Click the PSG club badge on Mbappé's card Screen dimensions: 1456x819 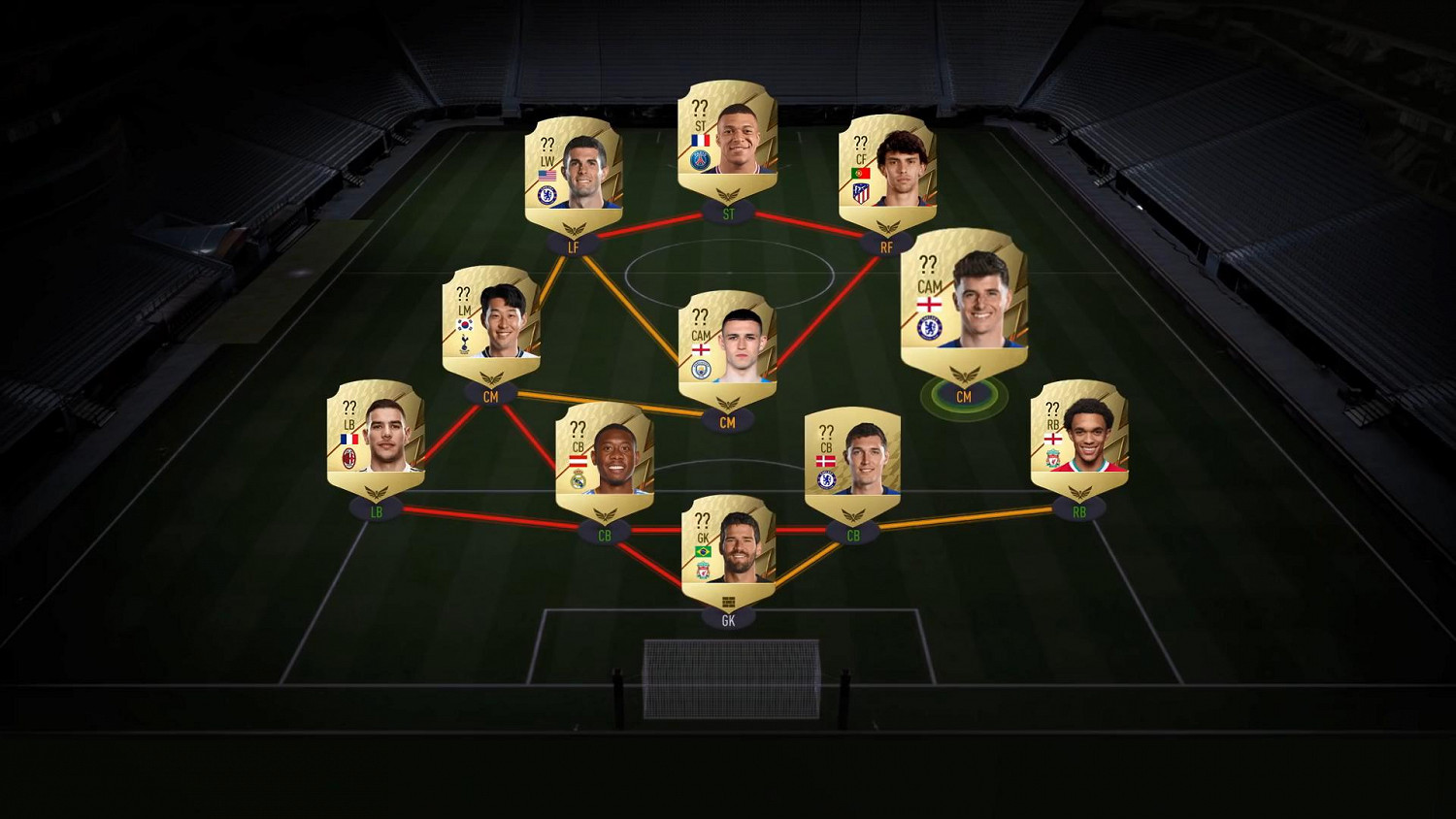coord(701,161)
